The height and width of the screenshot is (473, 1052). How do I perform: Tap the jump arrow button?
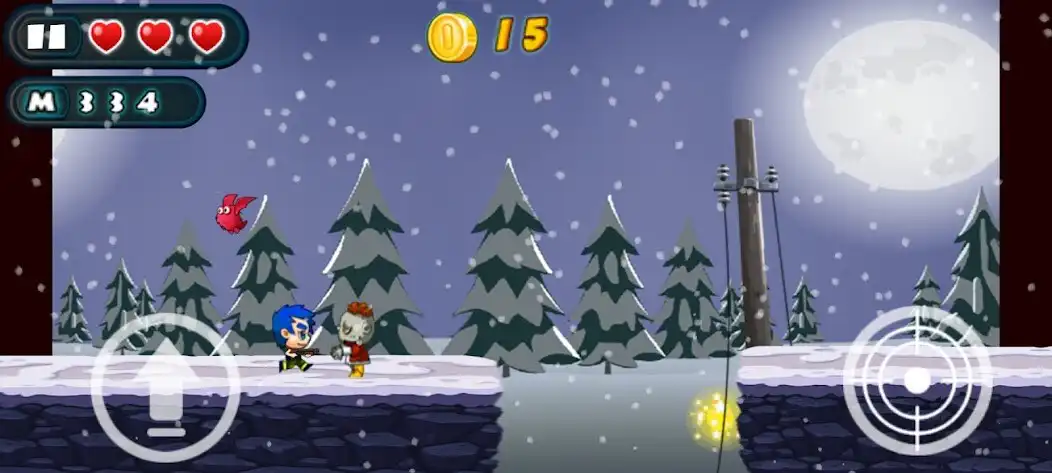(165, 389)
